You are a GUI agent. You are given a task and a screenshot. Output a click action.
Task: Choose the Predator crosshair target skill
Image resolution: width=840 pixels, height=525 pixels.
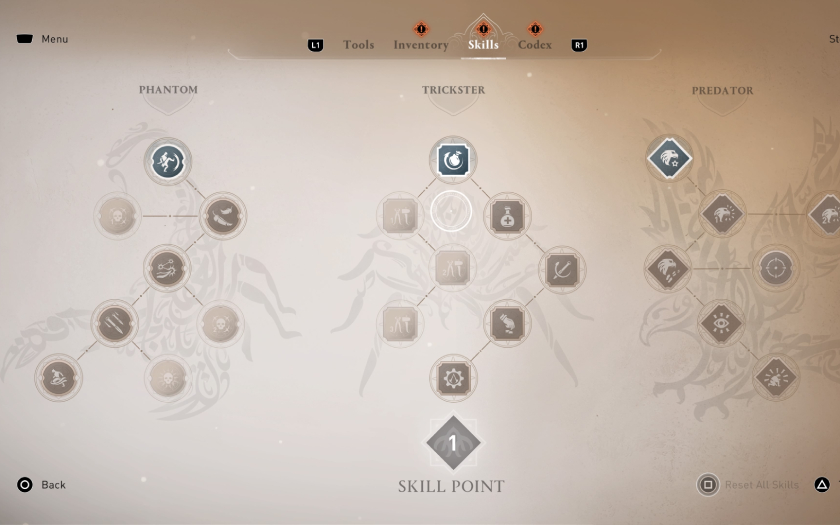[x=775, y=268]
